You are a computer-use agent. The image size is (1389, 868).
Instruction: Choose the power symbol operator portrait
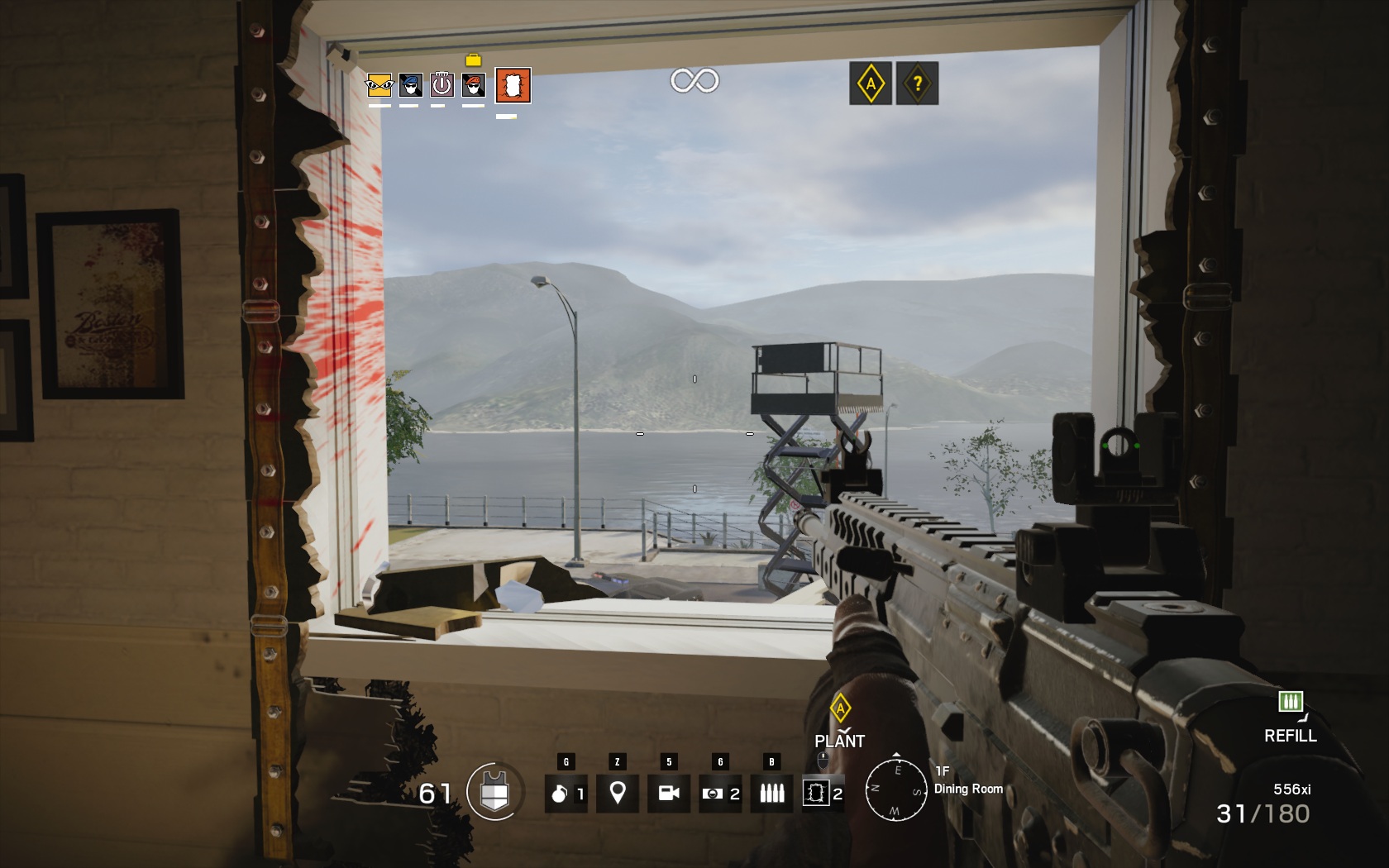point(442,85)
